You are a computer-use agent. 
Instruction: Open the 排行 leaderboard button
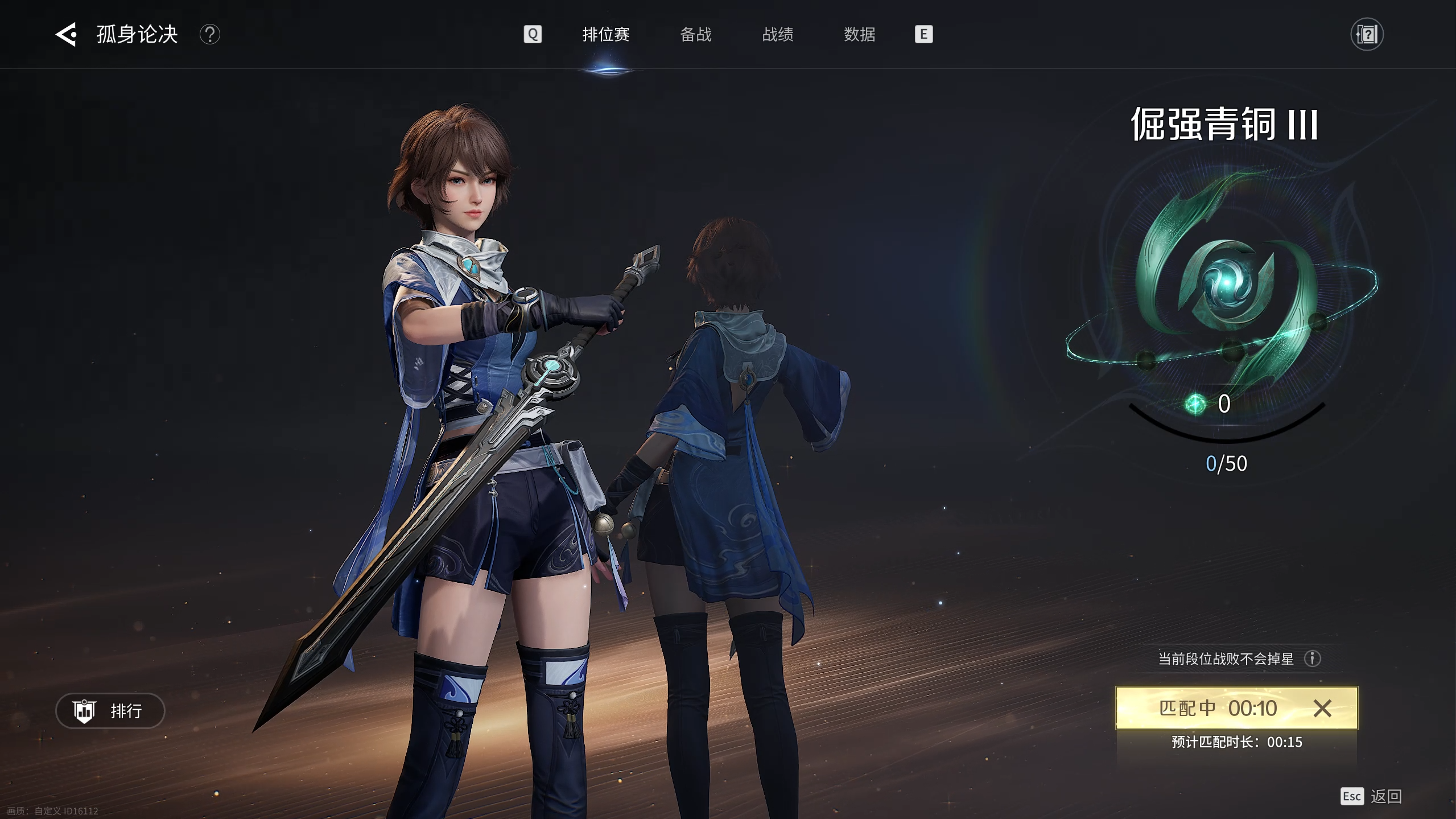tap(110, 710)
